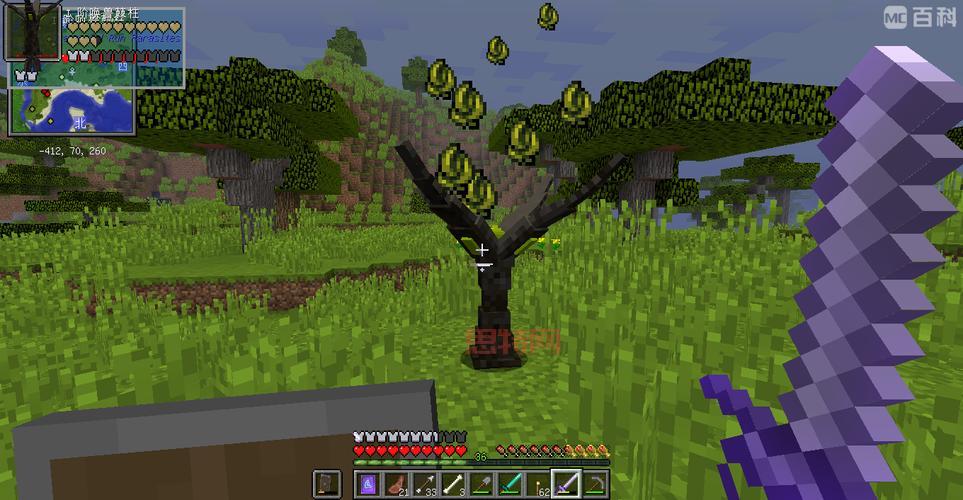Click the offhand shield slot
This screenshot has height=500, width=963.
[326, 484]
